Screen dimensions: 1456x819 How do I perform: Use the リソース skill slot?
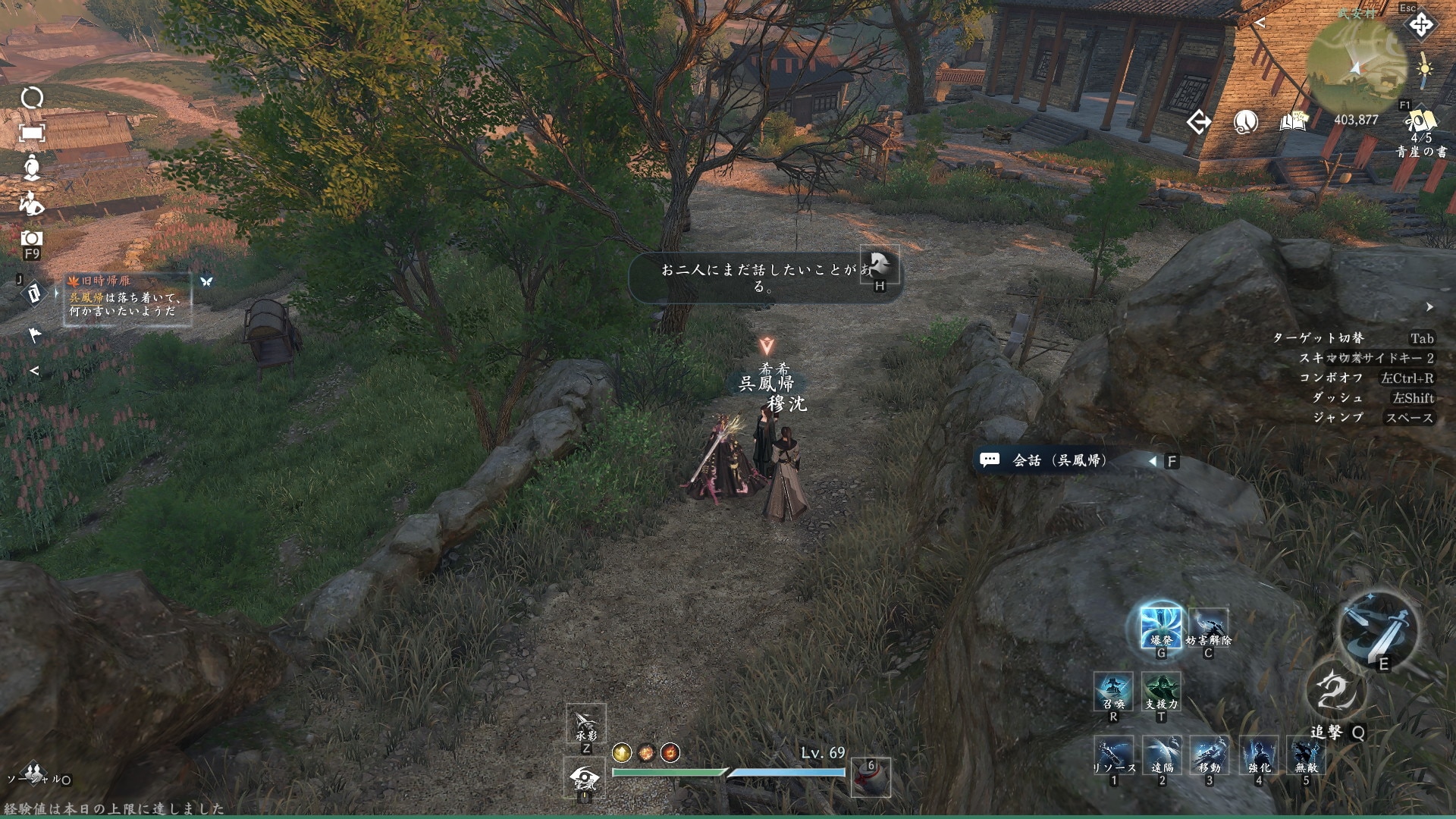click(1113, 756)
